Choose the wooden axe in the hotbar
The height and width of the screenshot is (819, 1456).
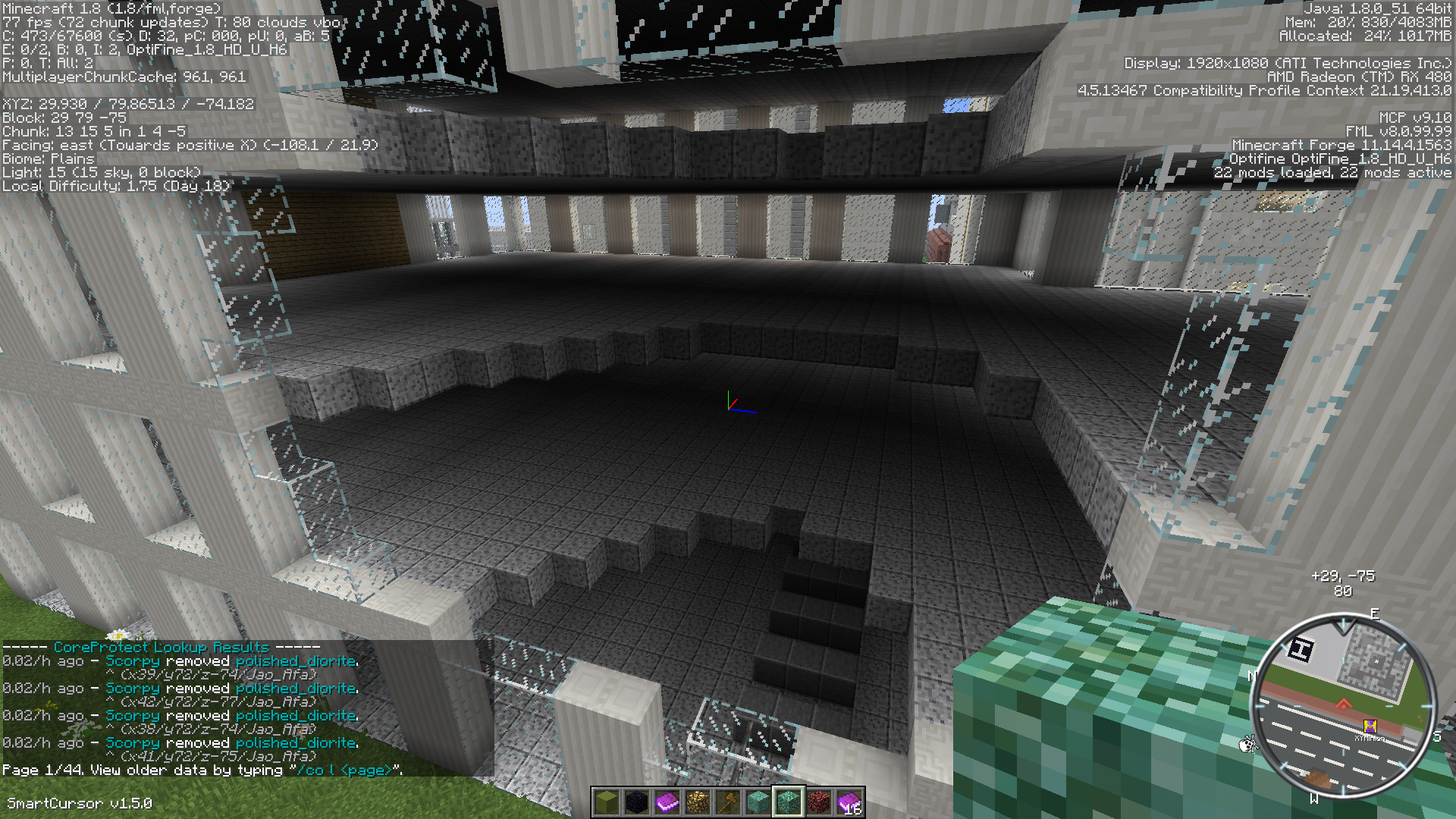[x=728, y=802]
